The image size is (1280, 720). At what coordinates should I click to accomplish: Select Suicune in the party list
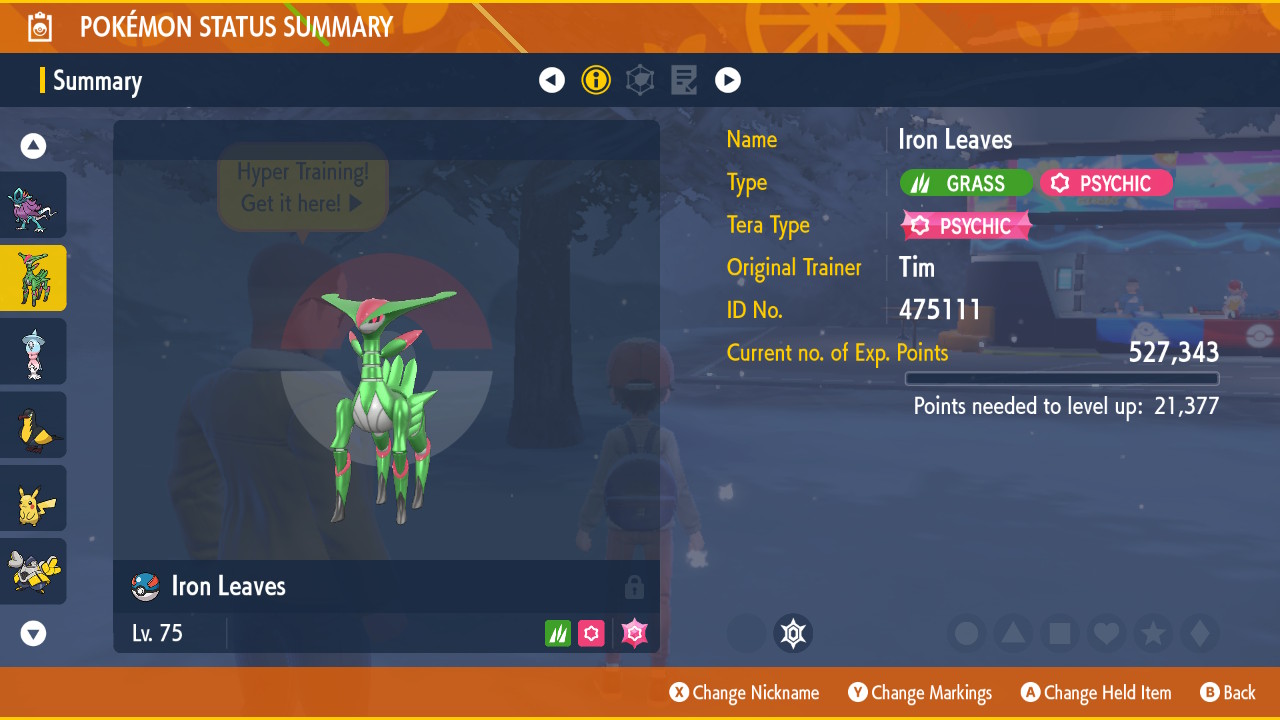pos(33,205)
